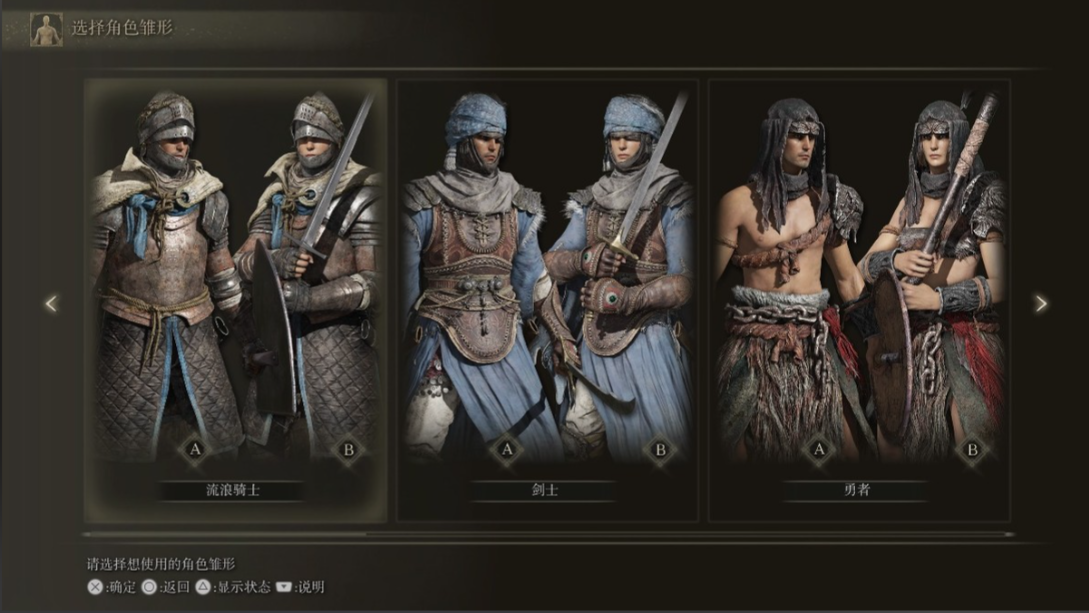Image resolution: width=1089 pixels, height=613 pixels.
Task: Select body type B for 流浪骑士
Action: click(348, 450)
